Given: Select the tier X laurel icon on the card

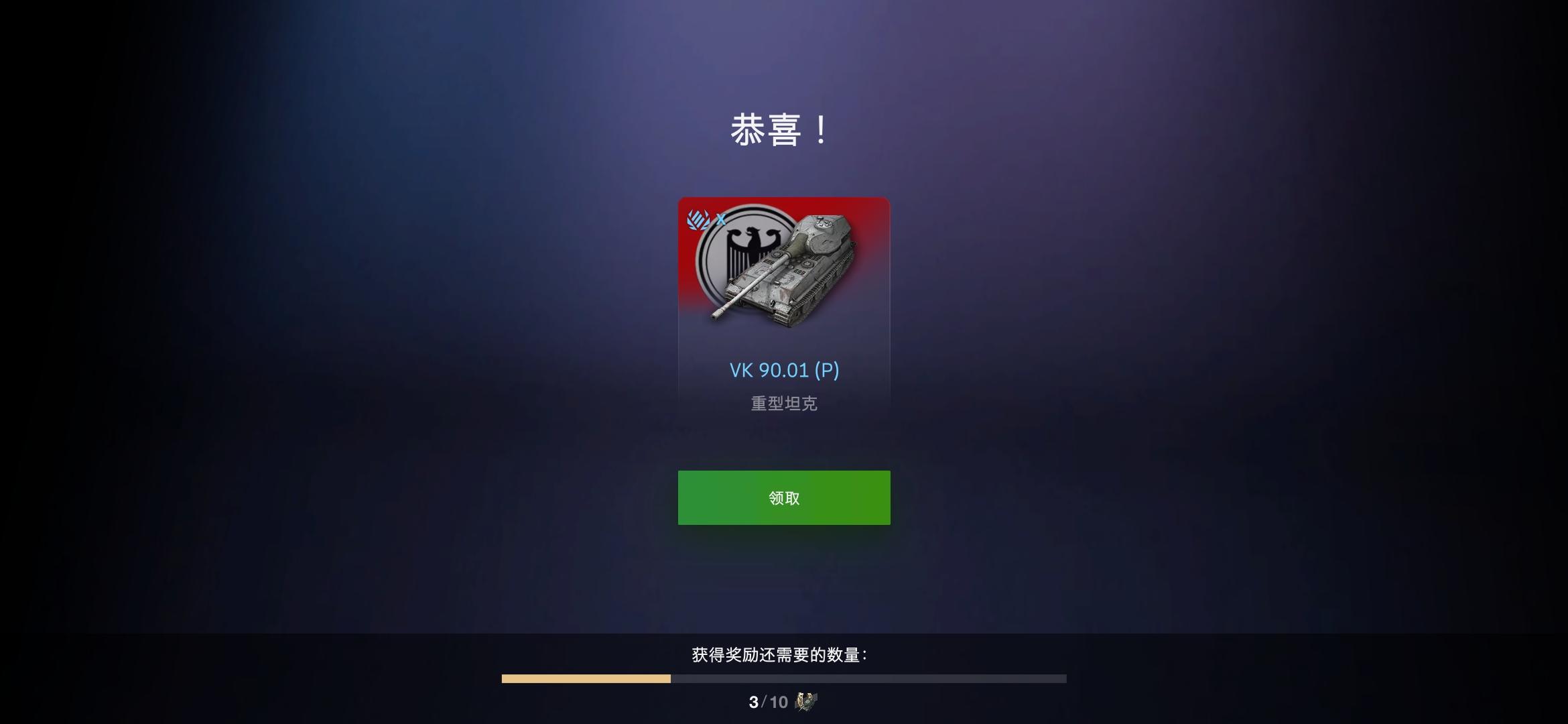Looking at the screenshot, I should tap(696, 219).
